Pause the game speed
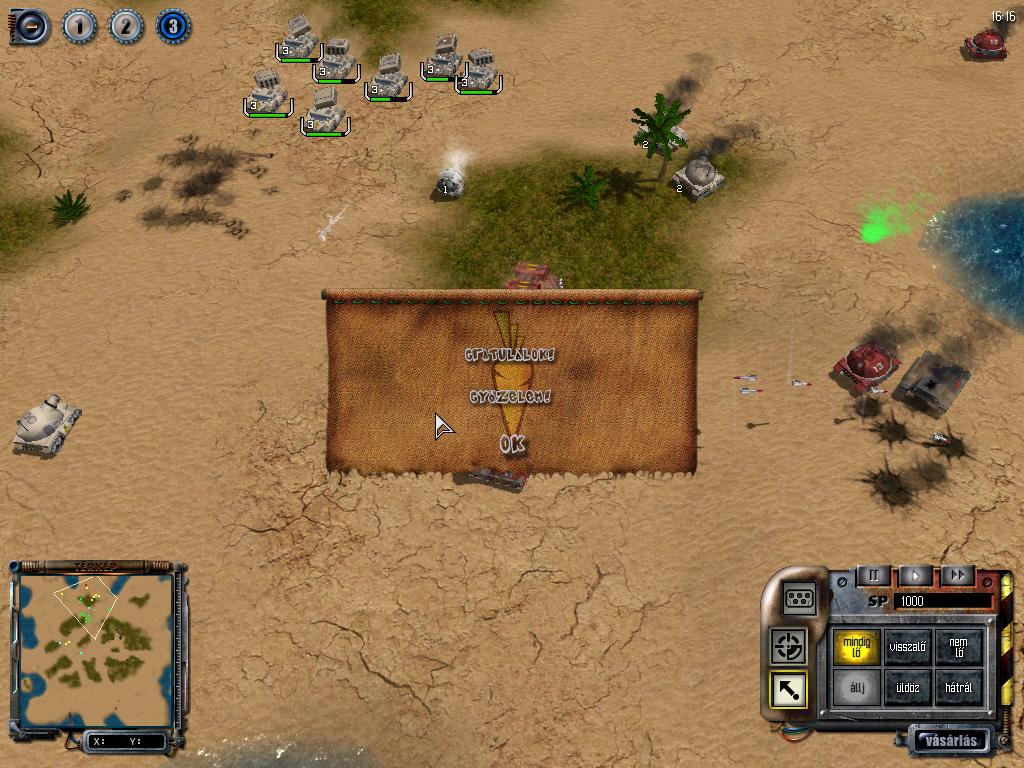 click(x=873, y=575)
